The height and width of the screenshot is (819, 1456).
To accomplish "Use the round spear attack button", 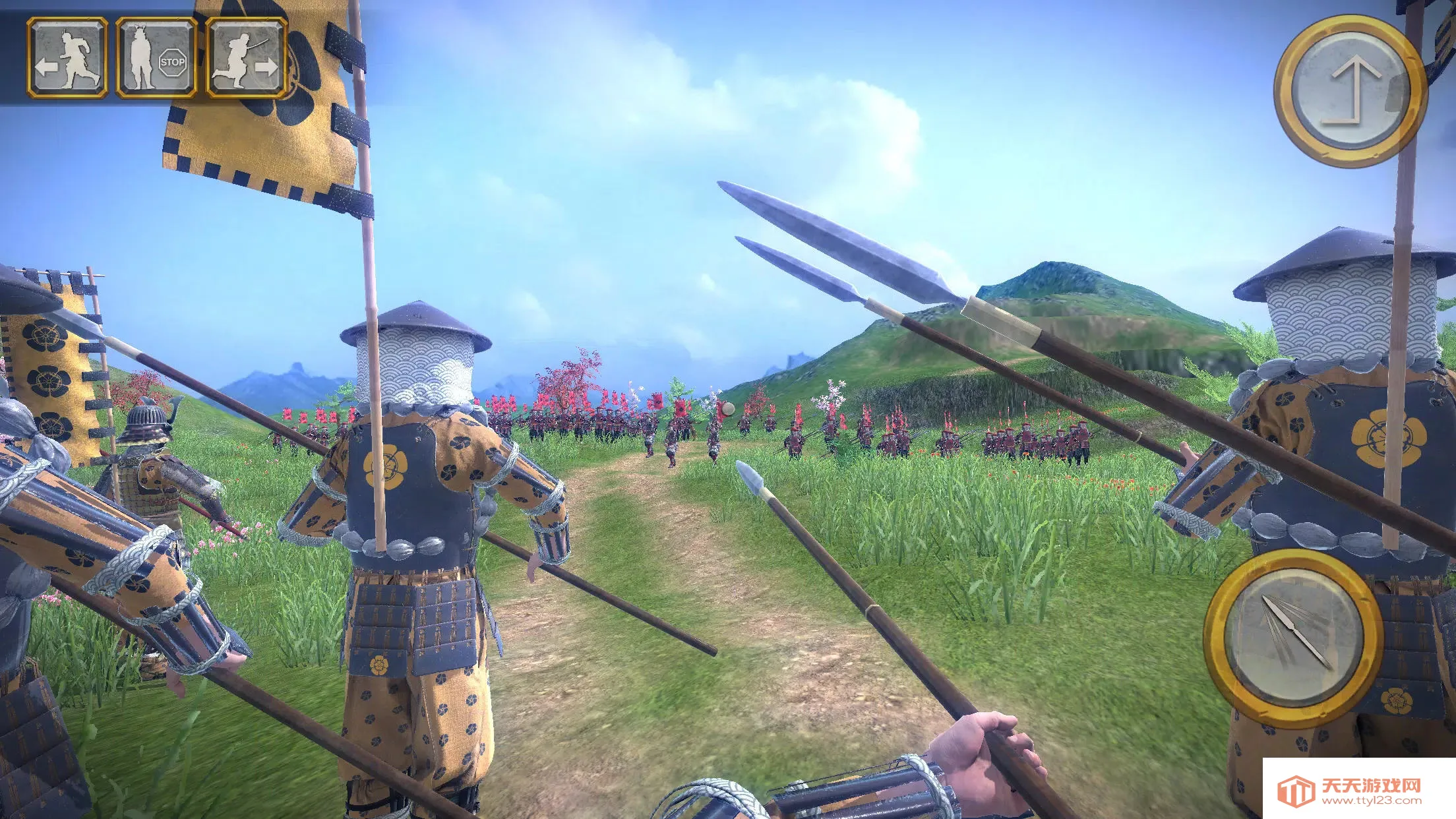I will click(1292, 638).
